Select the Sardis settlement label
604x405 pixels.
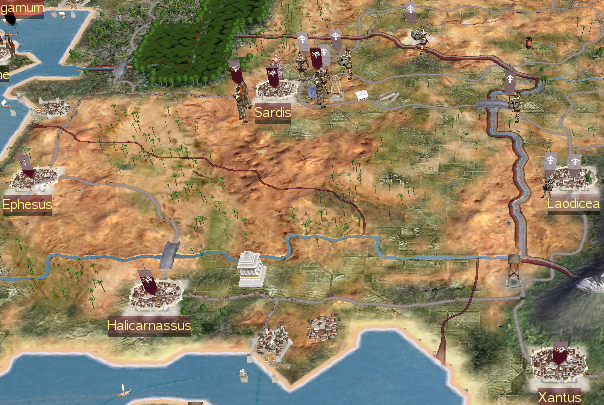(x=272, y=112)
